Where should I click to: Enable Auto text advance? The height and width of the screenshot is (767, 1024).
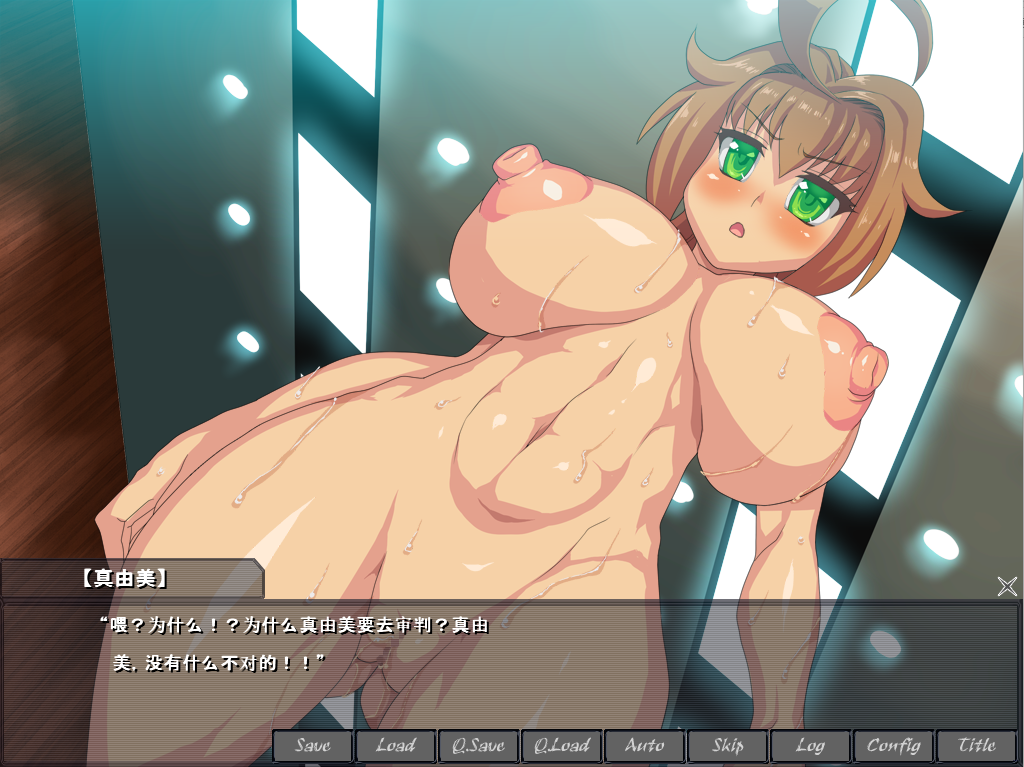[644, 746]
